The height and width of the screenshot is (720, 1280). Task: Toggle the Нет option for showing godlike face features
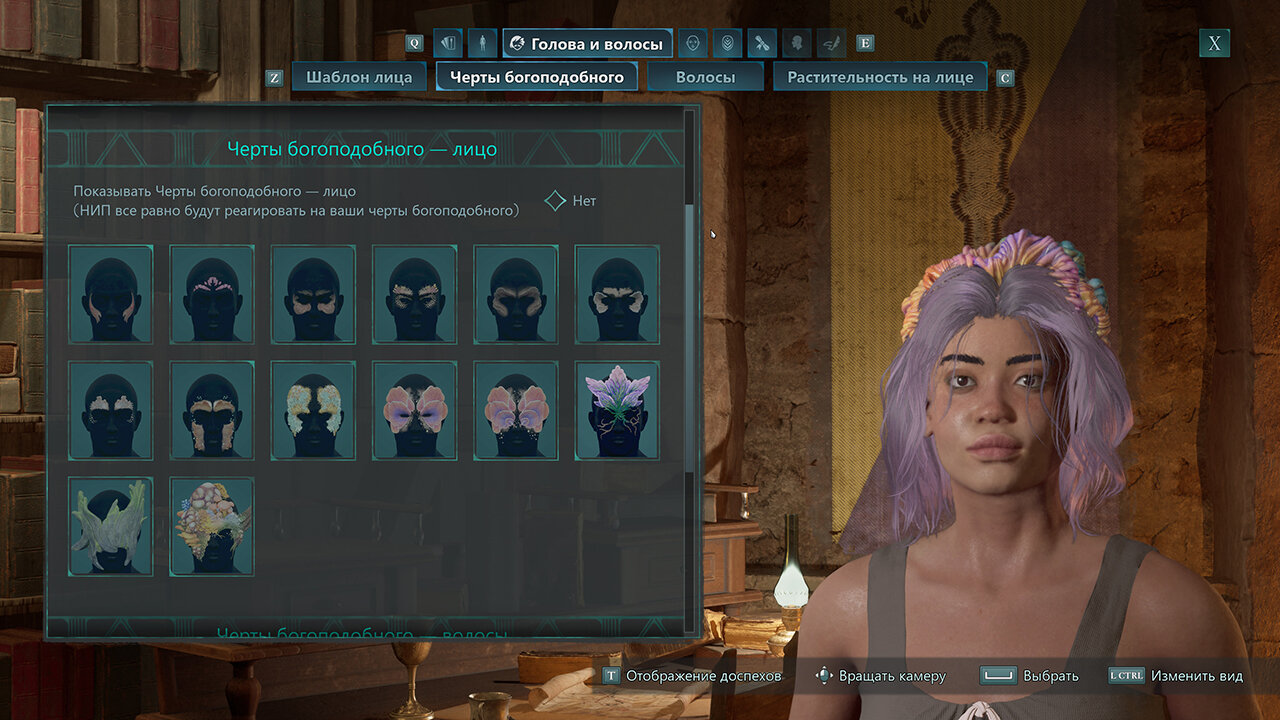pyautogui.click(x=557, y=201)
